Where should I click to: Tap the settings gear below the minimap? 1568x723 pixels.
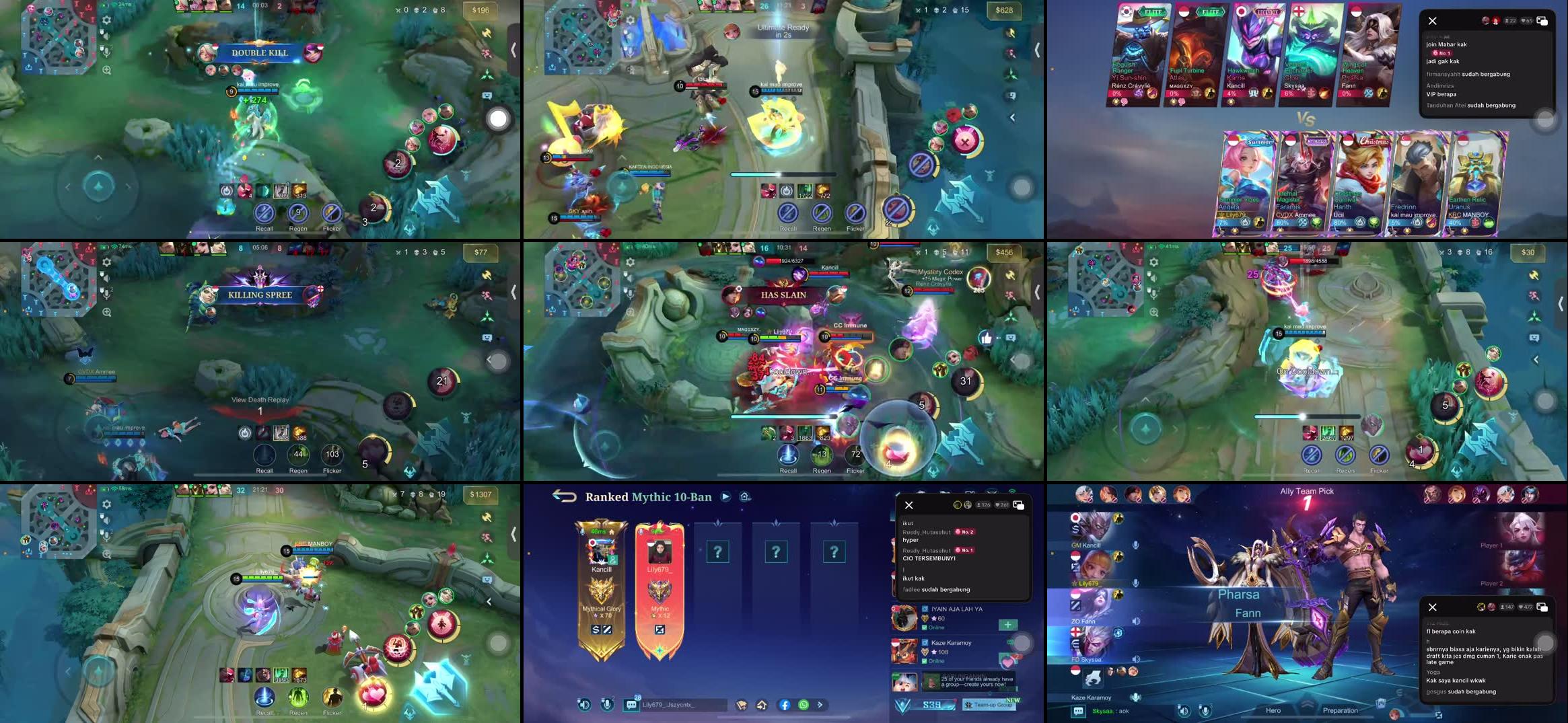point(106,20)
